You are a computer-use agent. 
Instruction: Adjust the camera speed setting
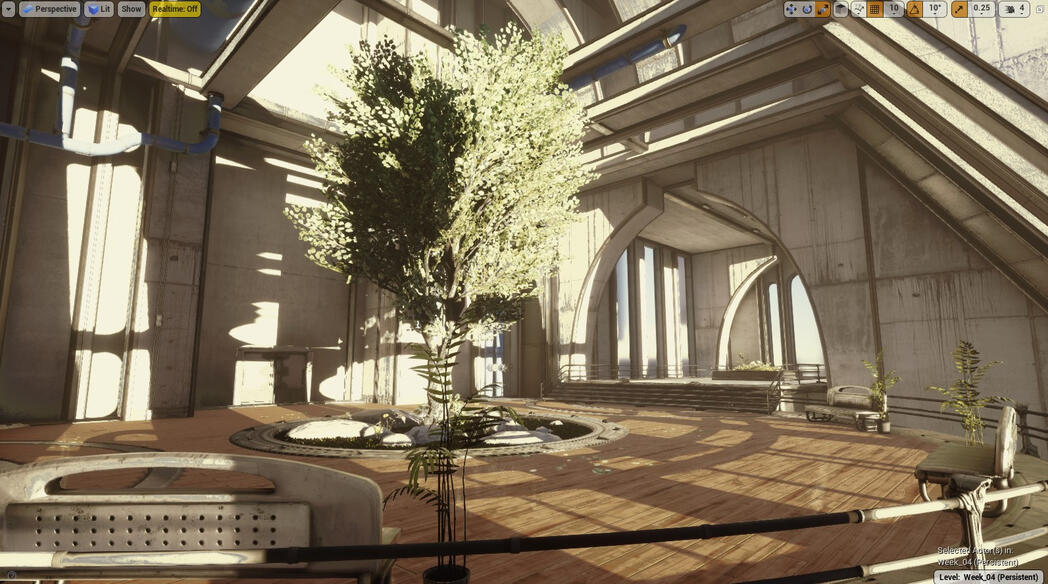click(1013, 9)
